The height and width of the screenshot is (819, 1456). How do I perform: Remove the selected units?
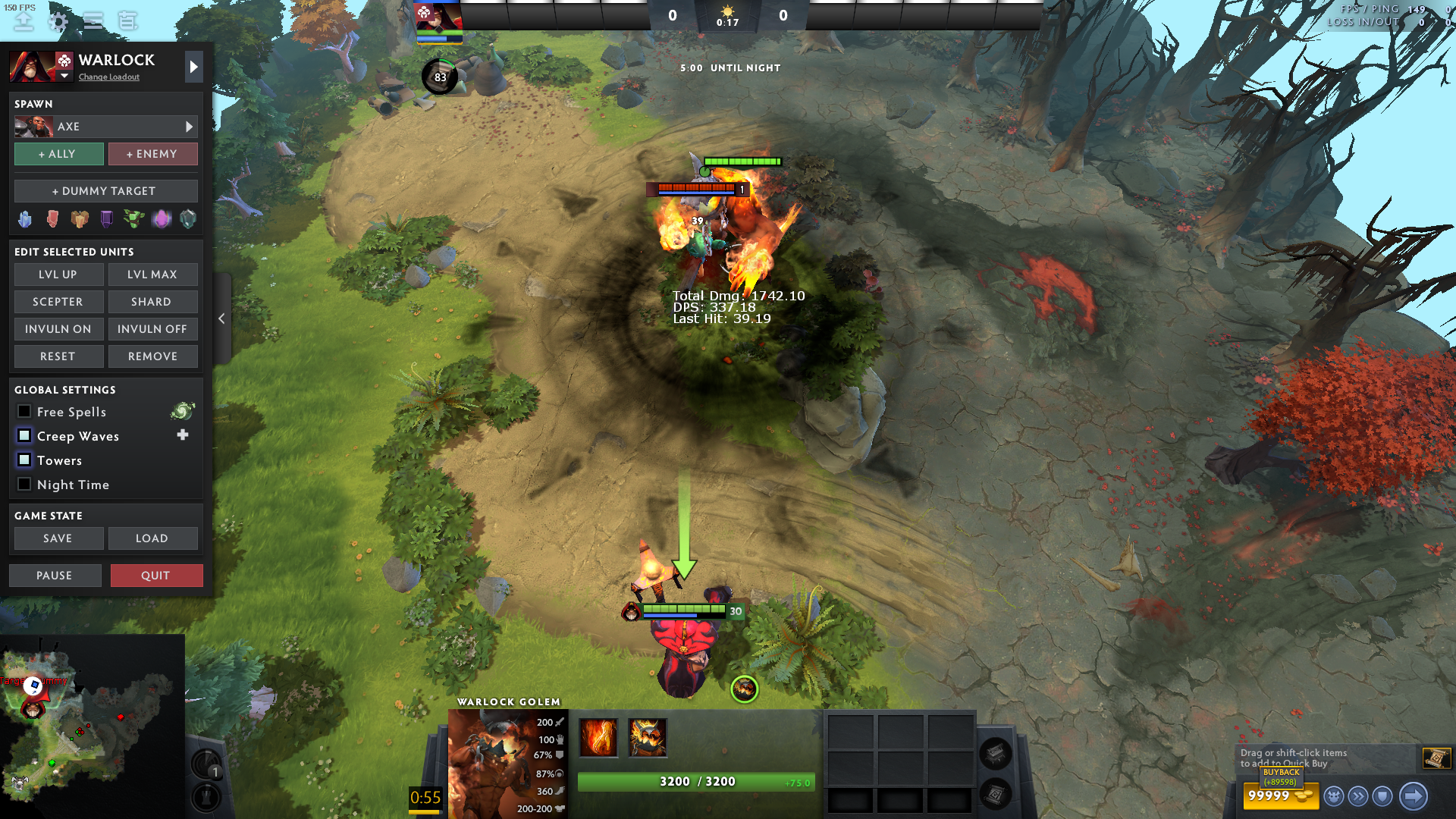tap(152, 356)
